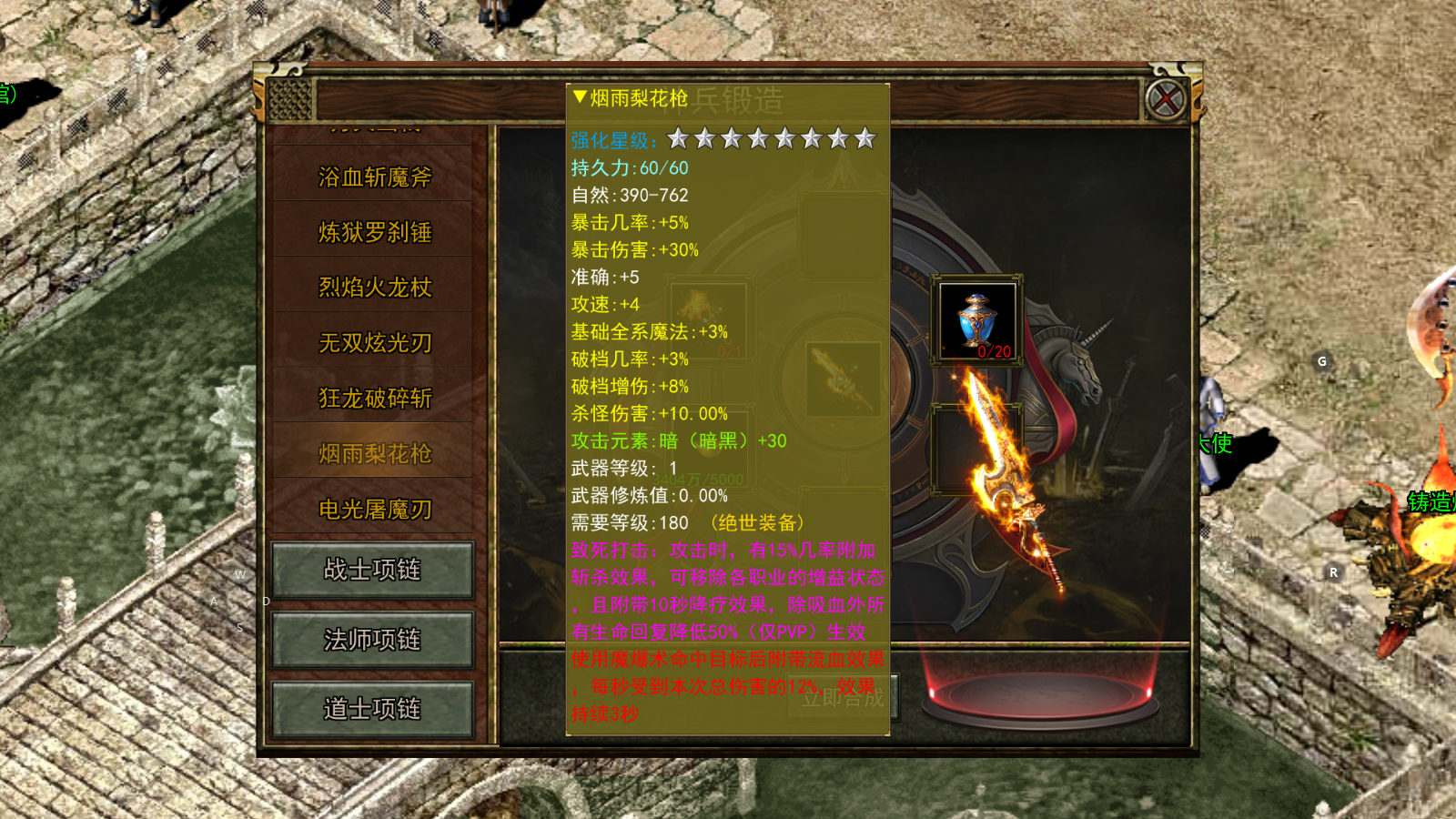1456x819 pixels.
Task: Collapse the 烟雨梨花枪 tooltip arrow
Action: coord(580,96)
